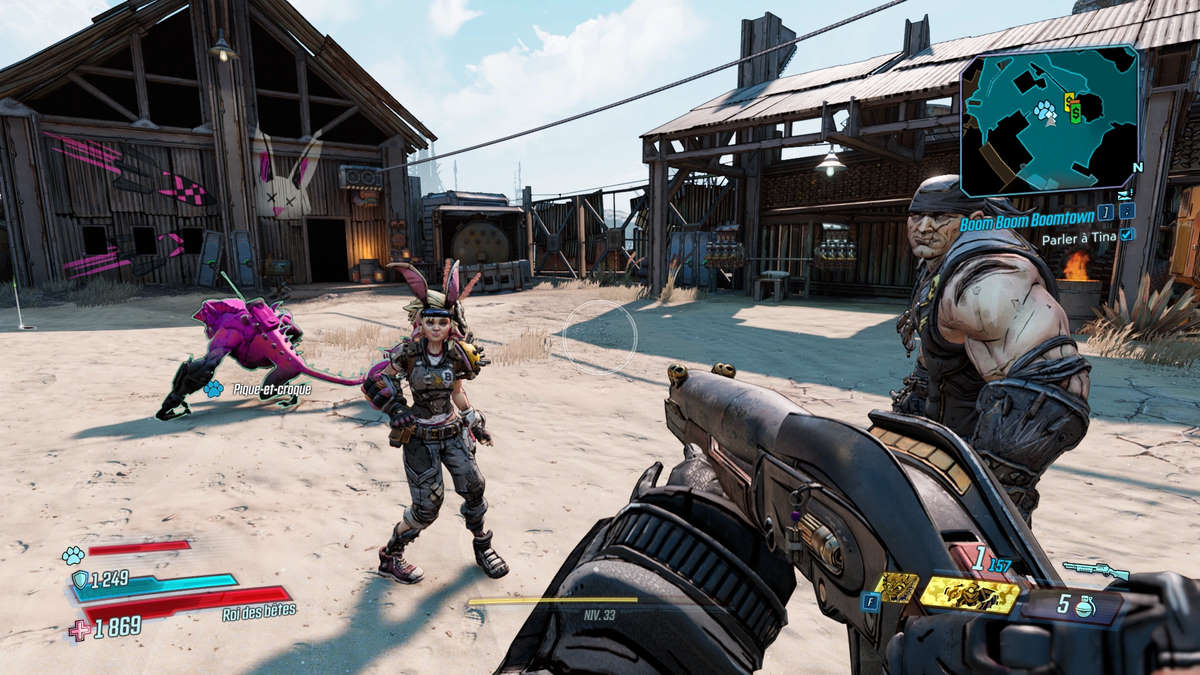Click the red health cross icon
This screenshot has width=1200, height=675.
(80, 630)
